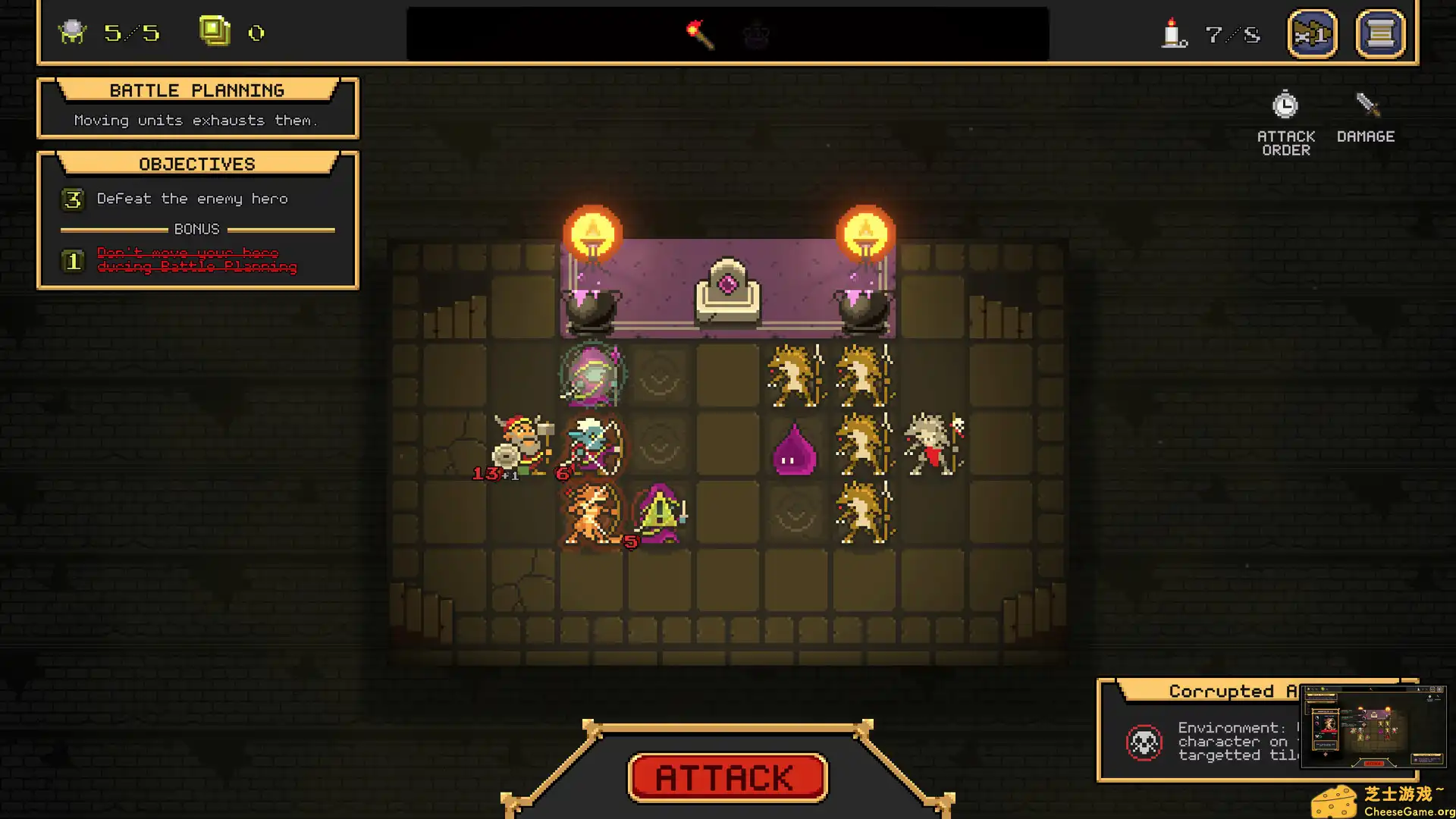Expand the Objectives panel header

point(196,164)
